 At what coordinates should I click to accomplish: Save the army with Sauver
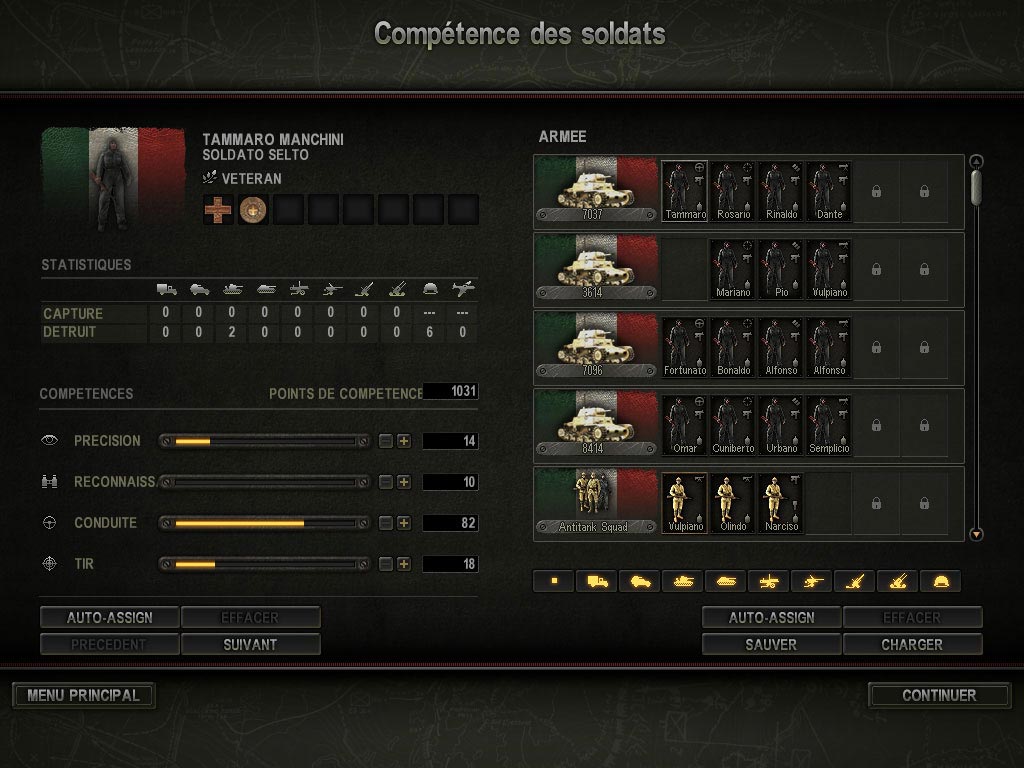[771, 645]
